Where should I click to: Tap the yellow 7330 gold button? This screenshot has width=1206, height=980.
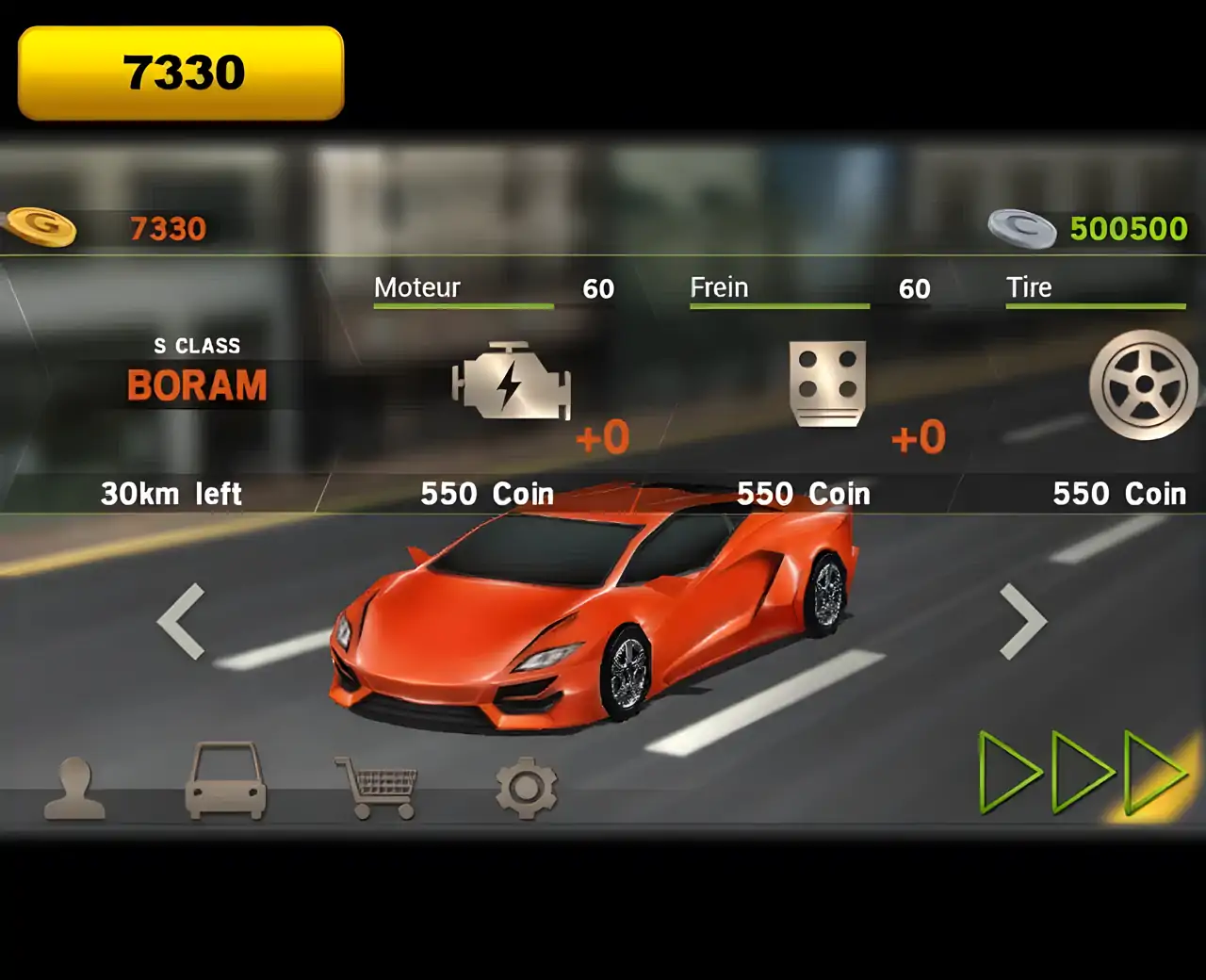tap(181, 73)
